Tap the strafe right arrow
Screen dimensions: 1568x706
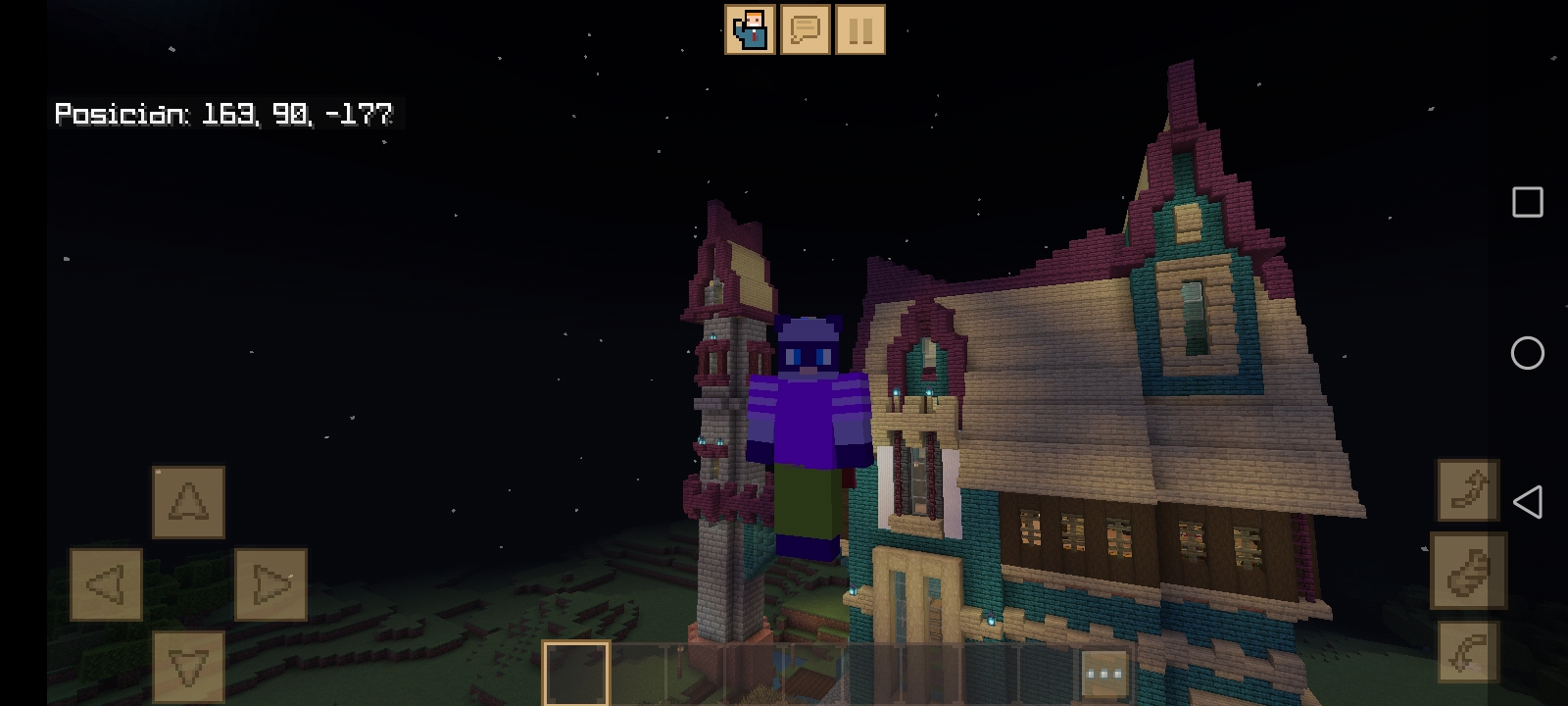271,584
